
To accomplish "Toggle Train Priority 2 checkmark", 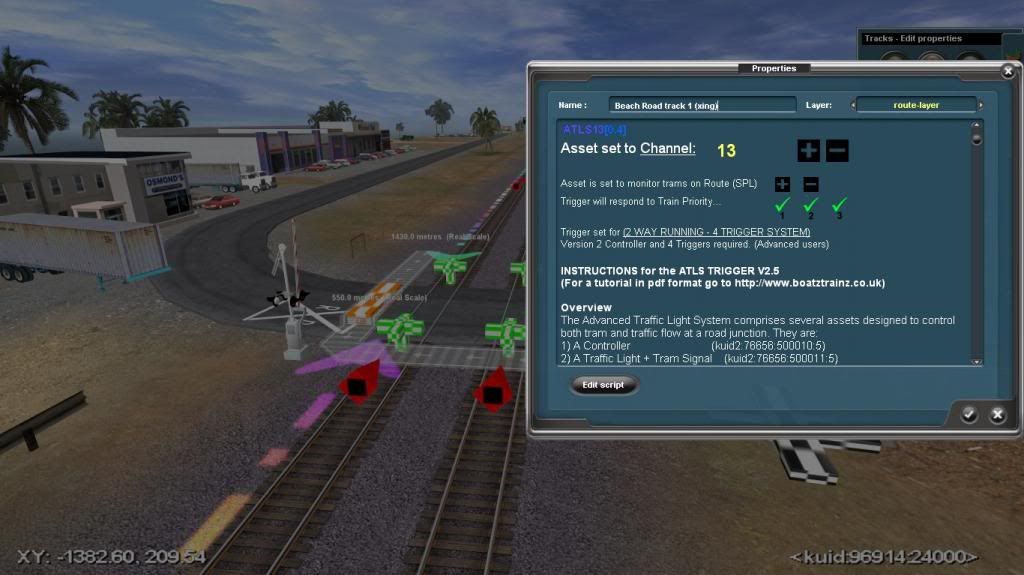I will [811, 205].
